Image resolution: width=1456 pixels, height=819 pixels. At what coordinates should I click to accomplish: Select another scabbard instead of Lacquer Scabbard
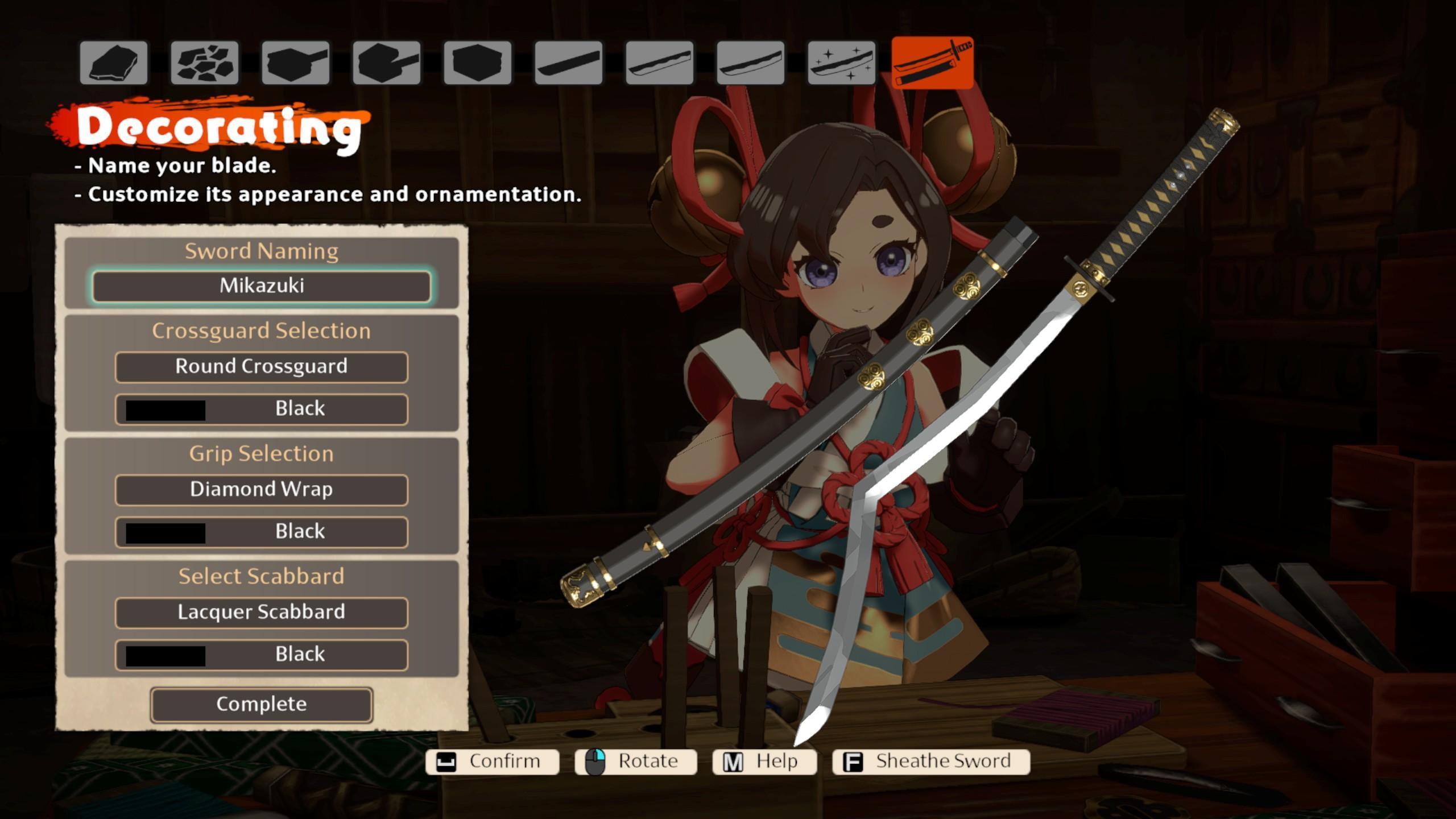click(x=262, y=613)
